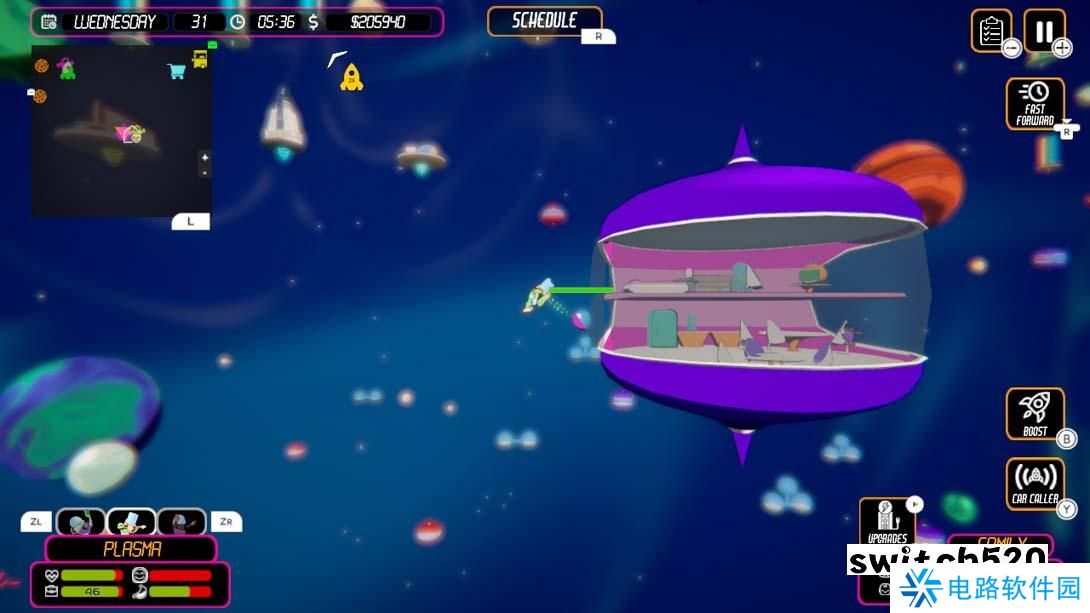Activate the rocket Boost
Screen dimensions: 1090x613
click(x=1035, y=414)
